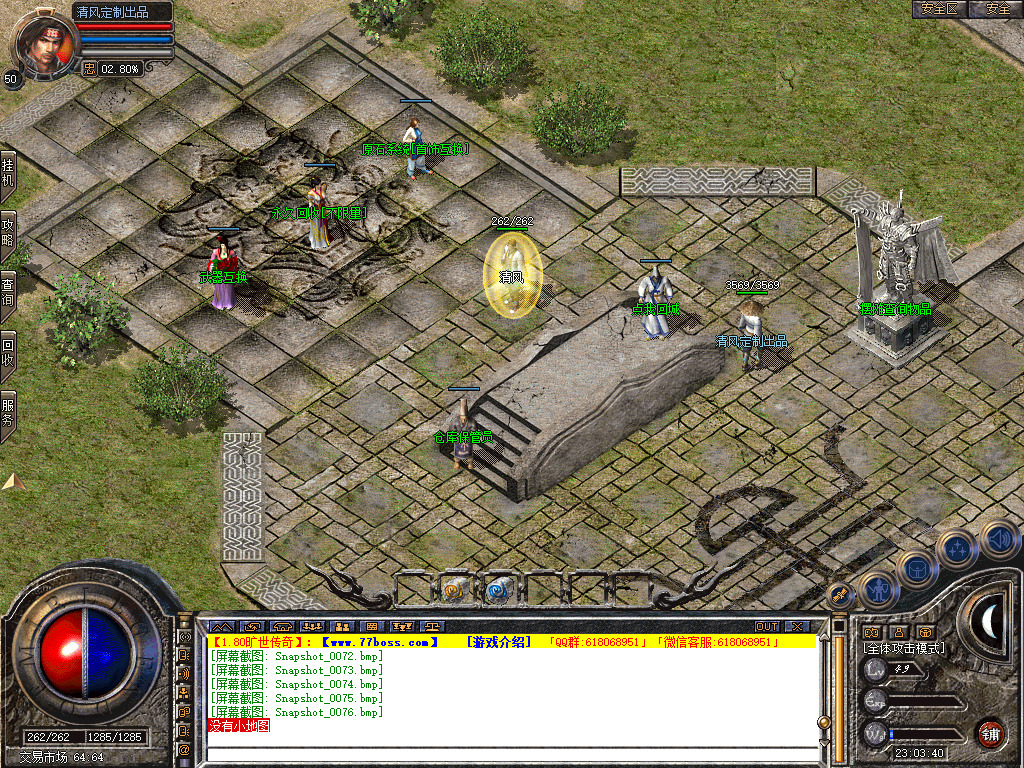The width and height of the screenshot is (1024, 768).
Task: Toggle sound with the speaker button
Action: pos(998,538)
